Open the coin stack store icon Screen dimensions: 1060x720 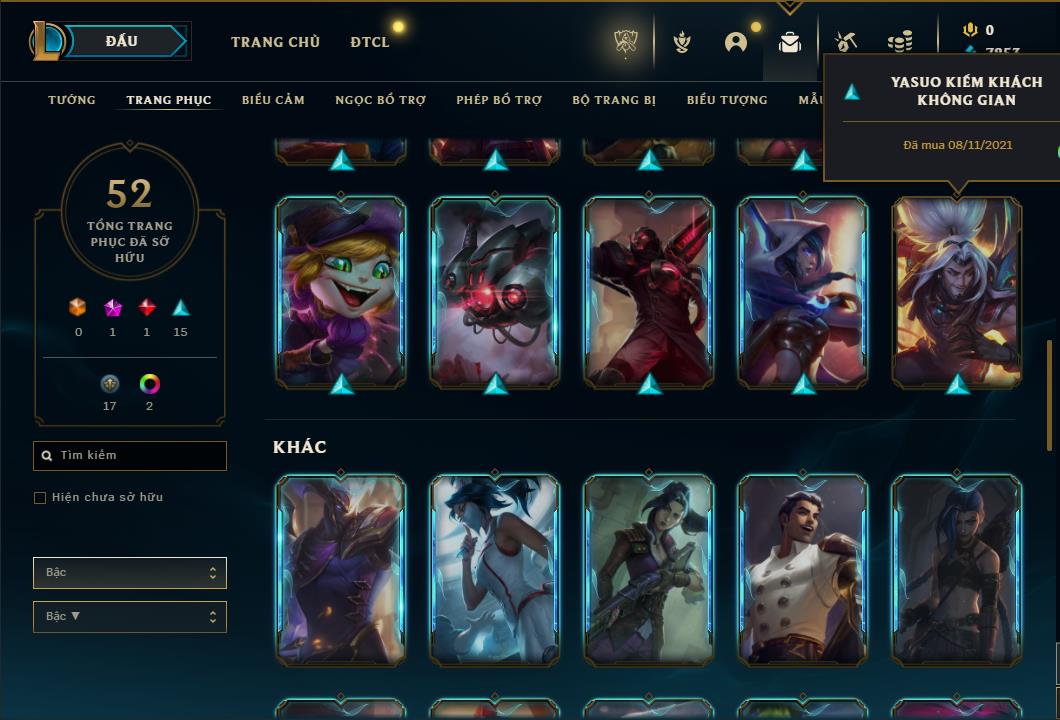900,42
